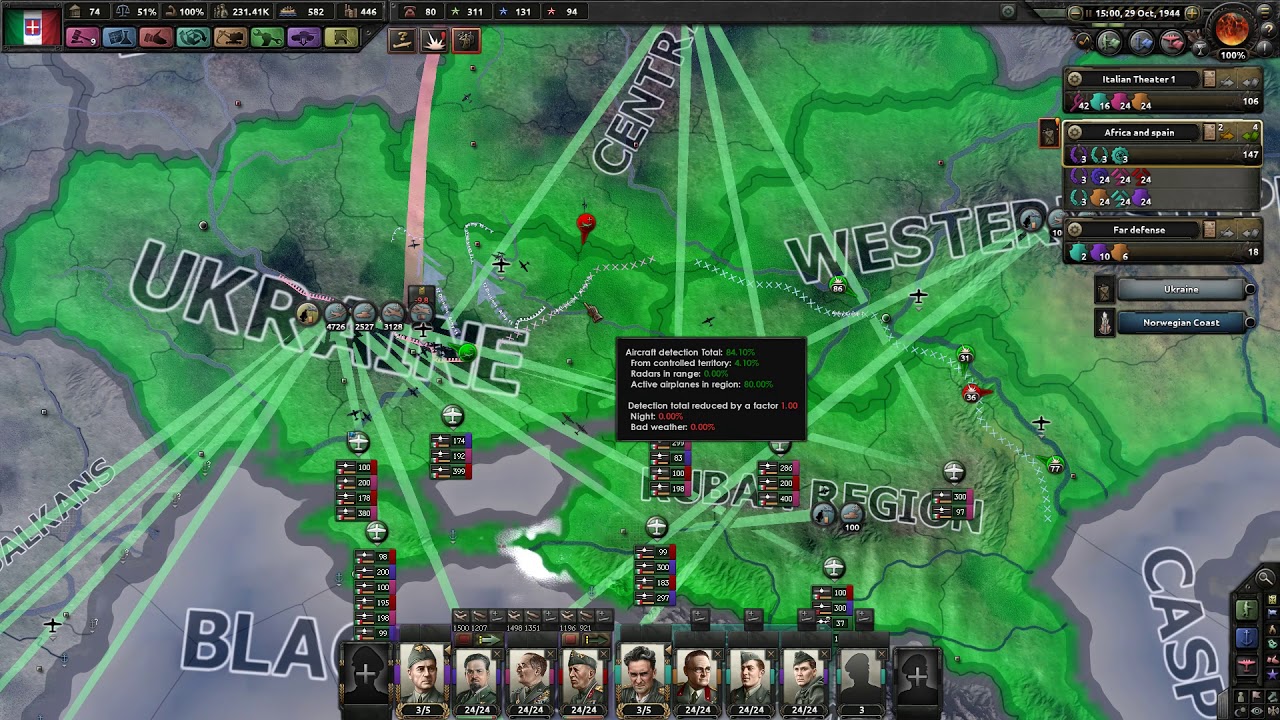Select the Ukraine air region button
Viewport: 1280px width, 720px height.
(1181, 290)
